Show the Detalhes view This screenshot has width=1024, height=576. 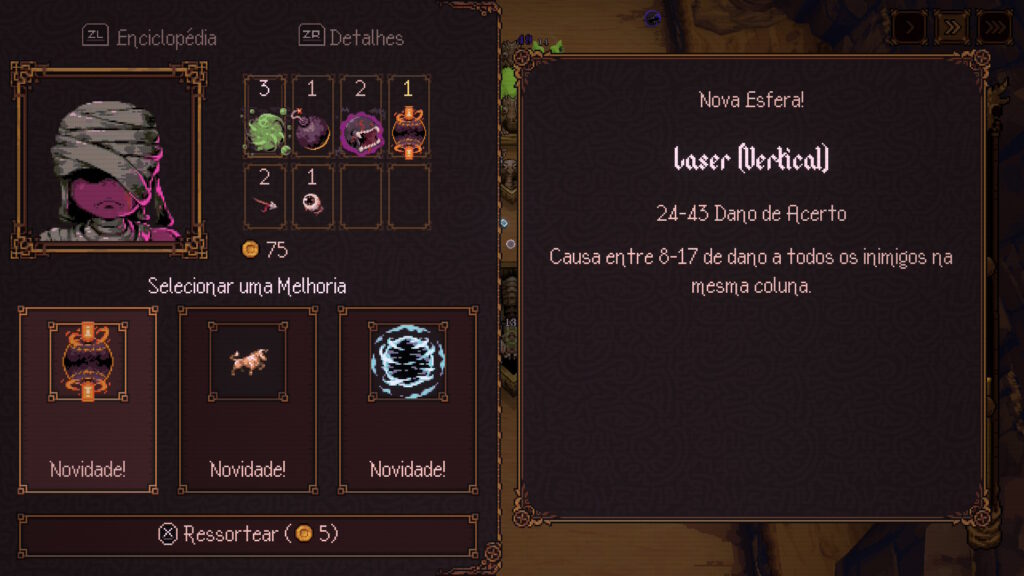tap(352, 38)
